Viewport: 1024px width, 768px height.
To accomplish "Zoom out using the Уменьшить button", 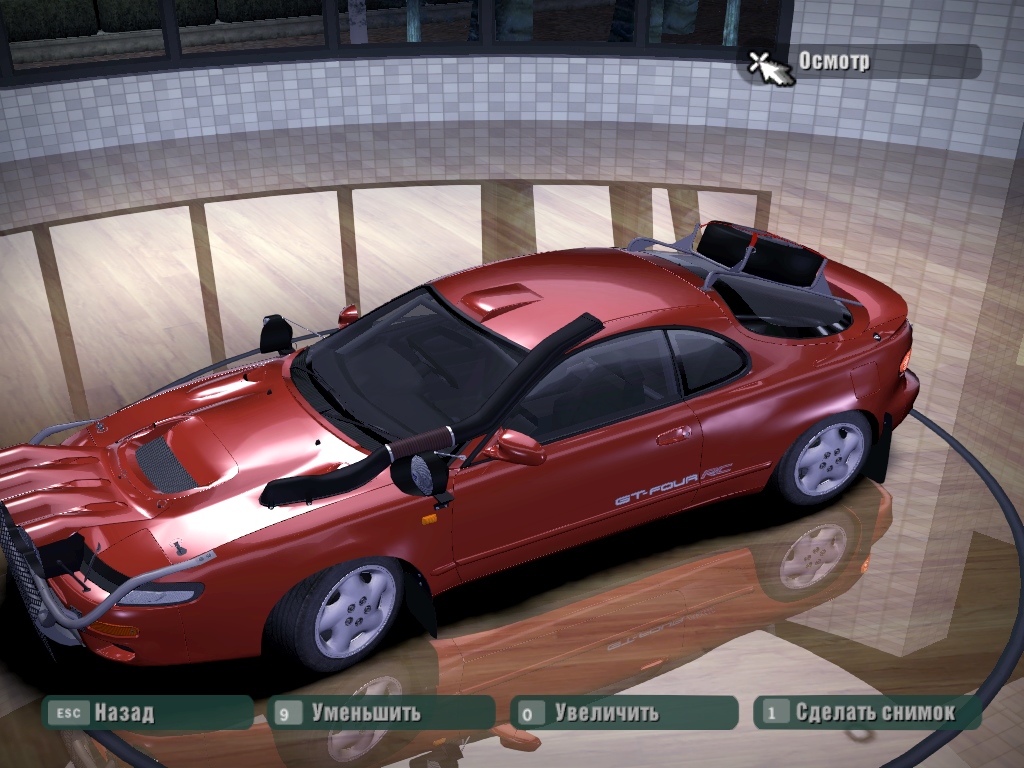I will click(380, 713).
